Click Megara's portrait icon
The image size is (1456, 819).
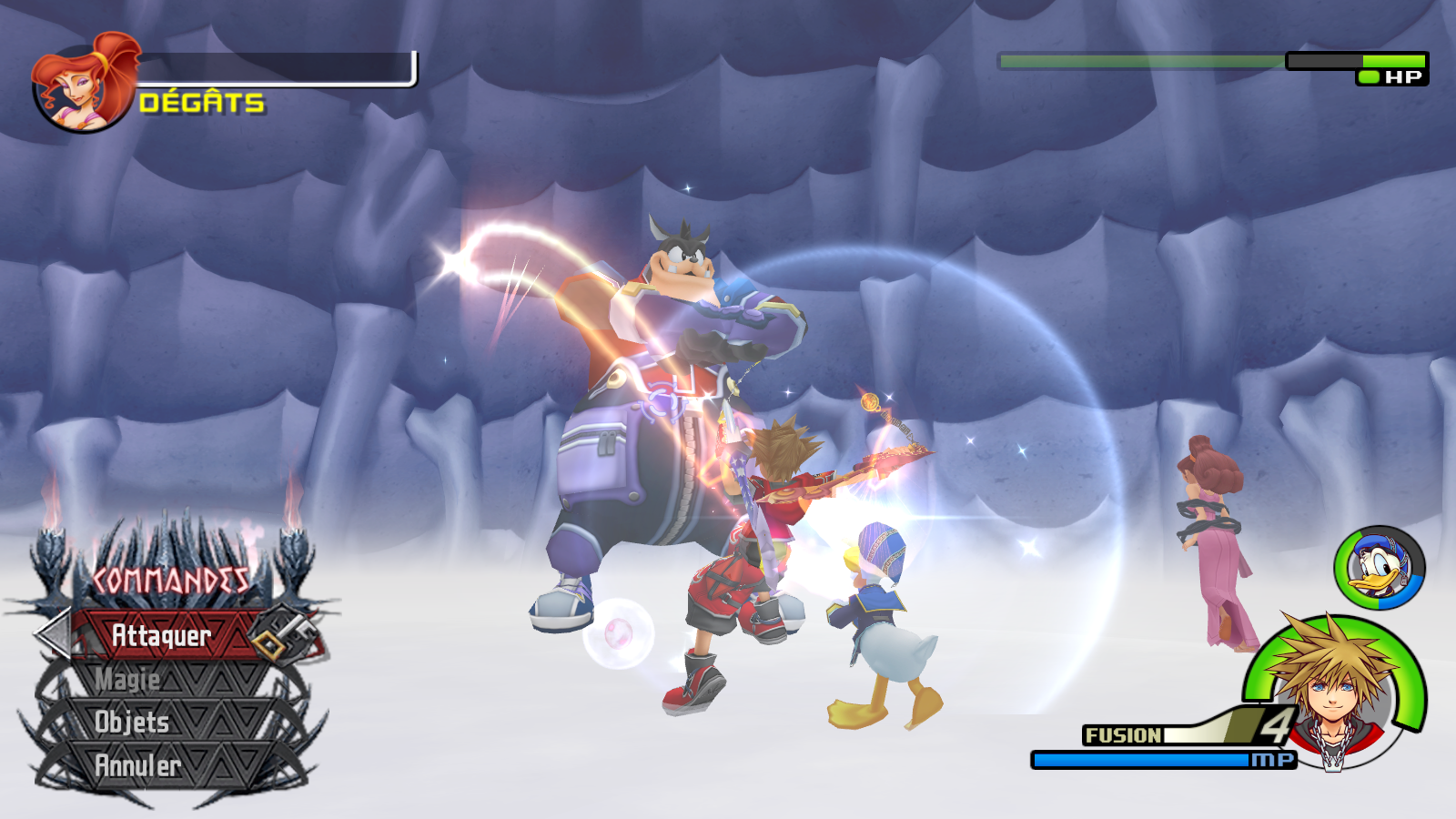[84, 86]
